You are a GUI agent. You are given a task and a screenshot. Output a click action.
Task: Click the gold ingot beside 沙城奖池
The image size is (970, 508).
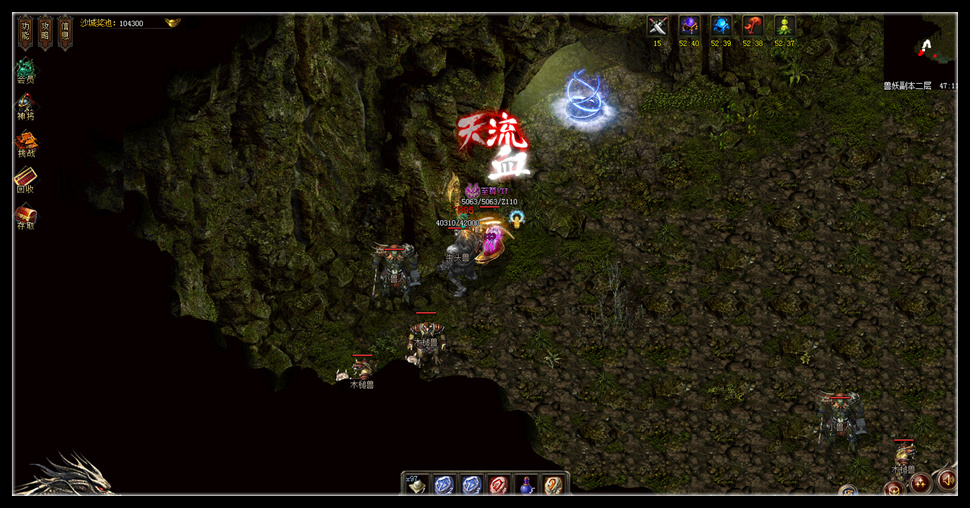click(173, 22)
